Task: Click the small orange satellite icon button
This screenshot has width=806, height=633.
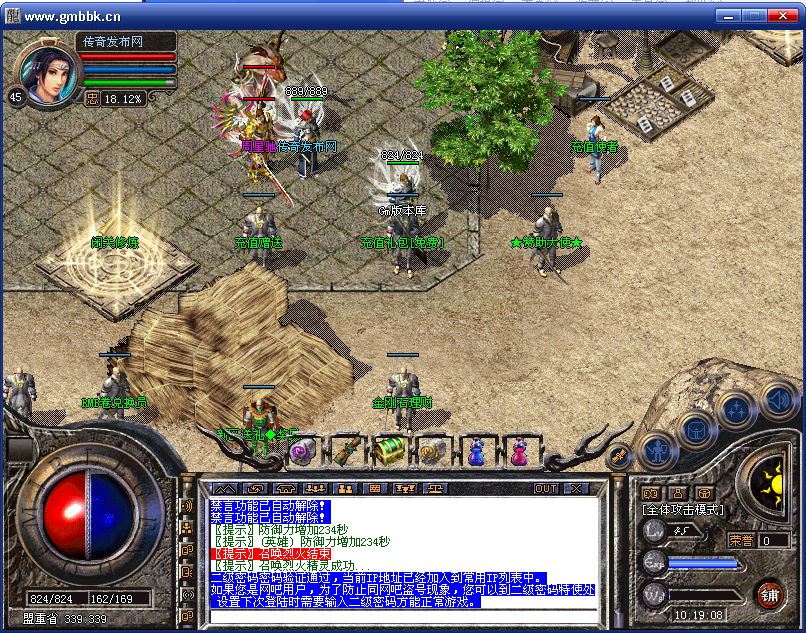Action: 618,455
